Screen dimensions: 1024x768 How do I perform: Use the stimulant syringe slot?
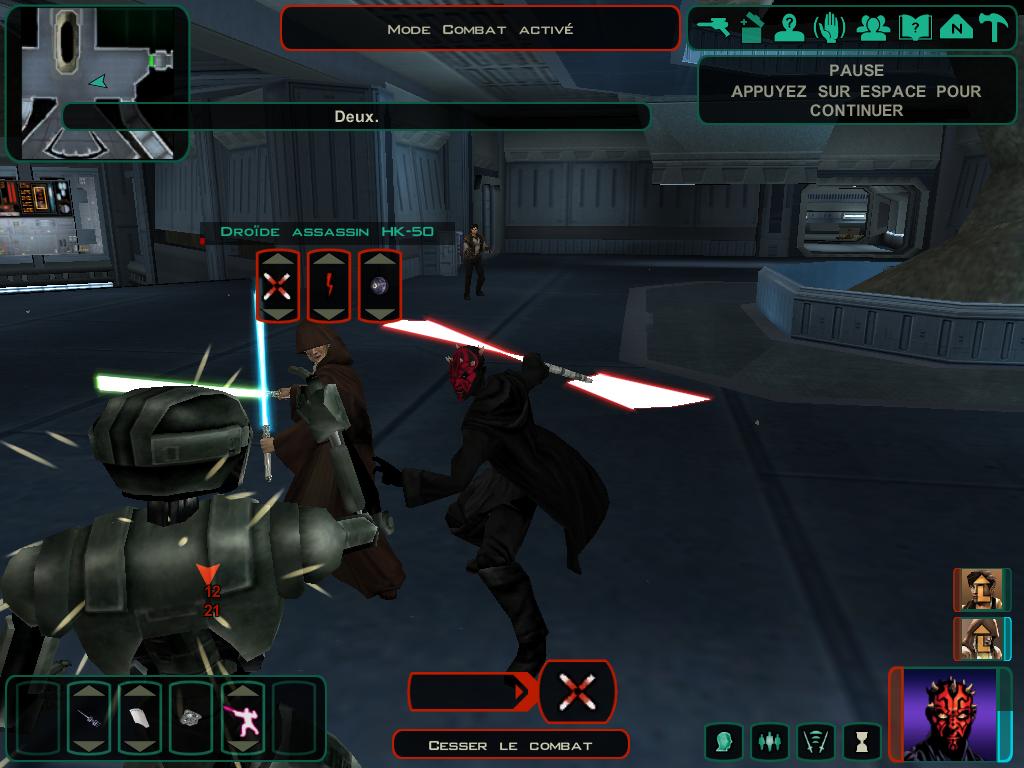[91, 717]
